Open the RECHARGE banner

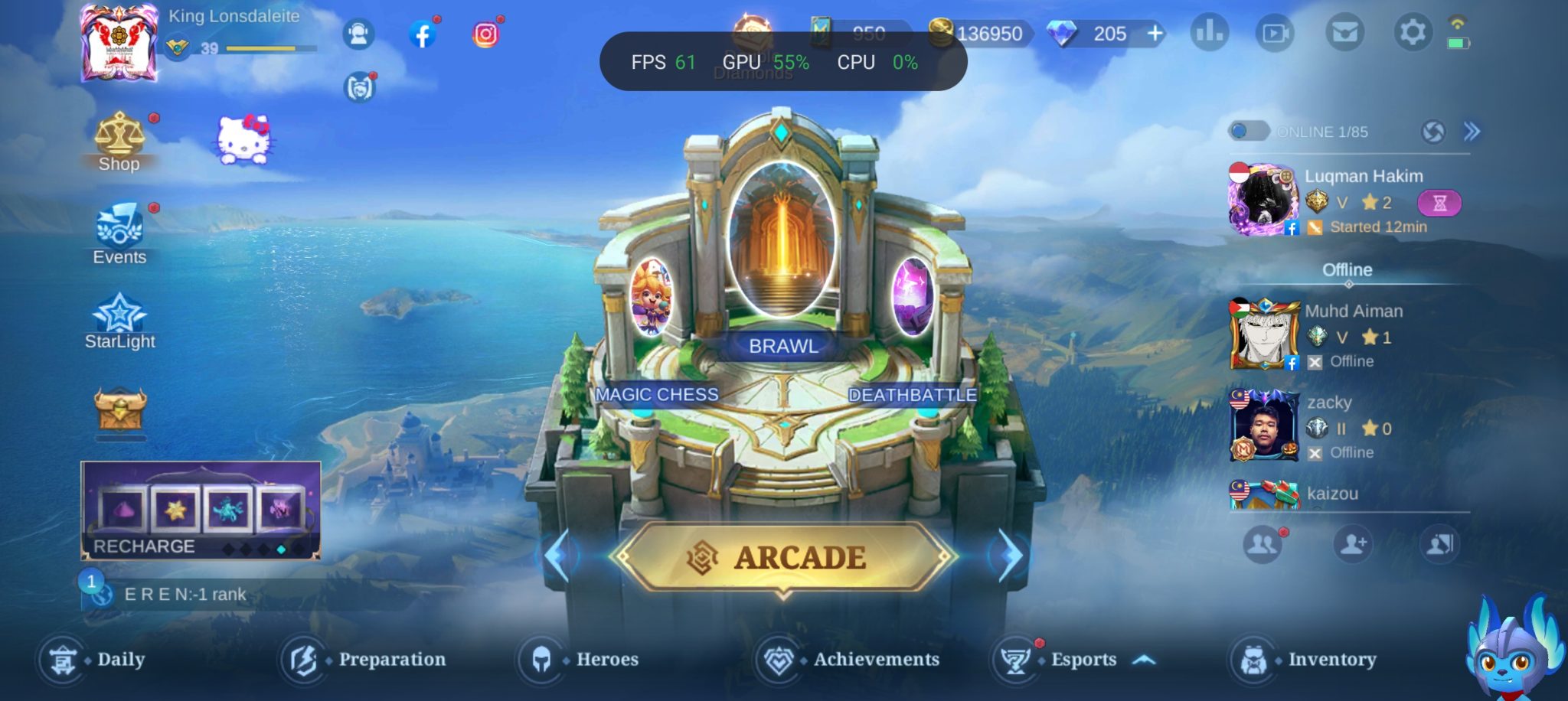[x=201, y=510]
